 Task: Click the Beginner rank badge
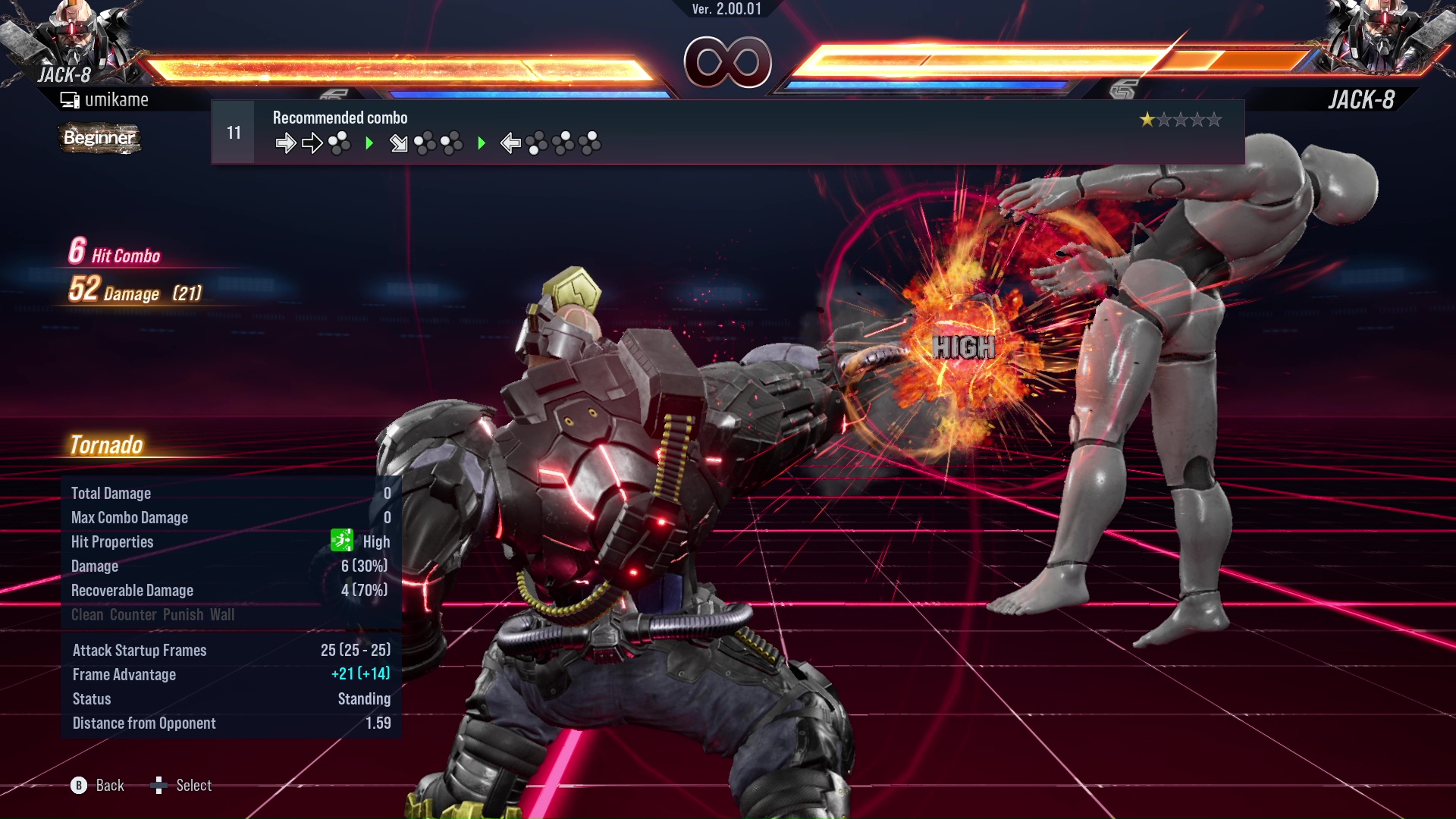tap(99, 138)
